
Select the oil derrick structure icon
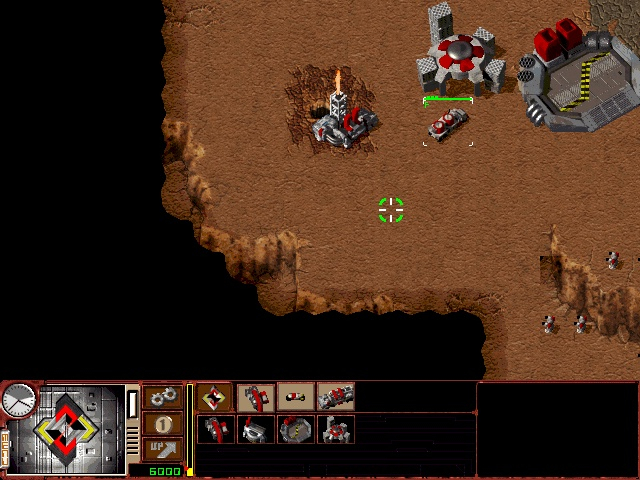[214, 430]
